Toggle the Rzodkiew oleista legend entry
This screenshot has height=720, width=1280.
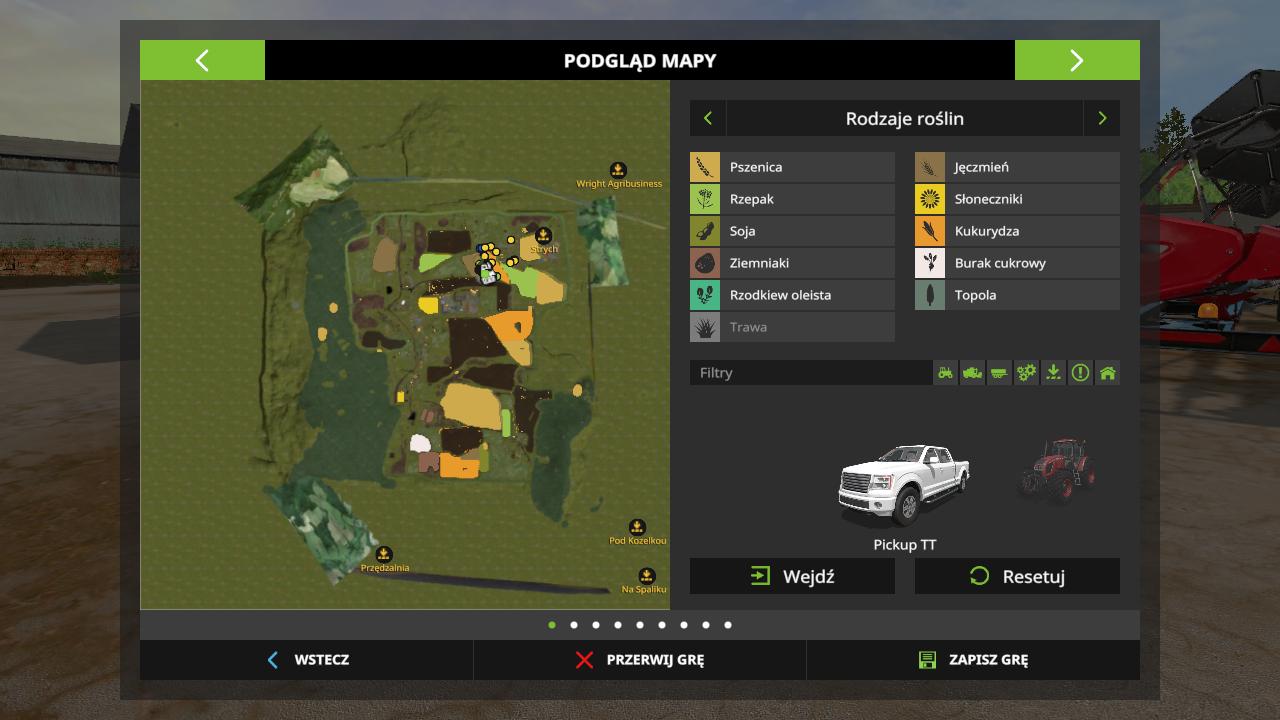point(792,295)
